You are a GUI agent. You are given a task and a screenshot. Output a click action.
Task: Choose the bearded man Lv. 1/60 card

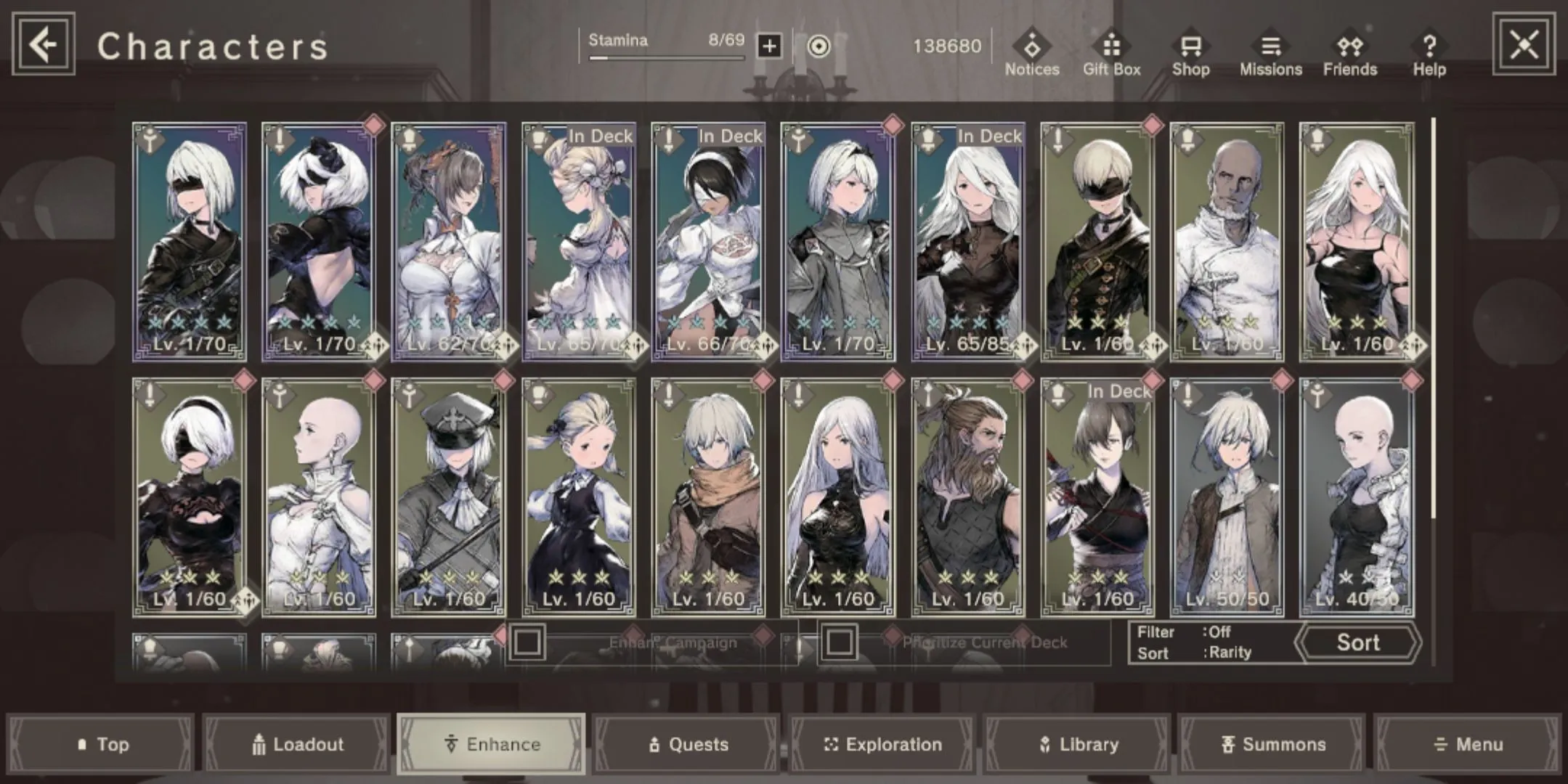coord(968,497)
